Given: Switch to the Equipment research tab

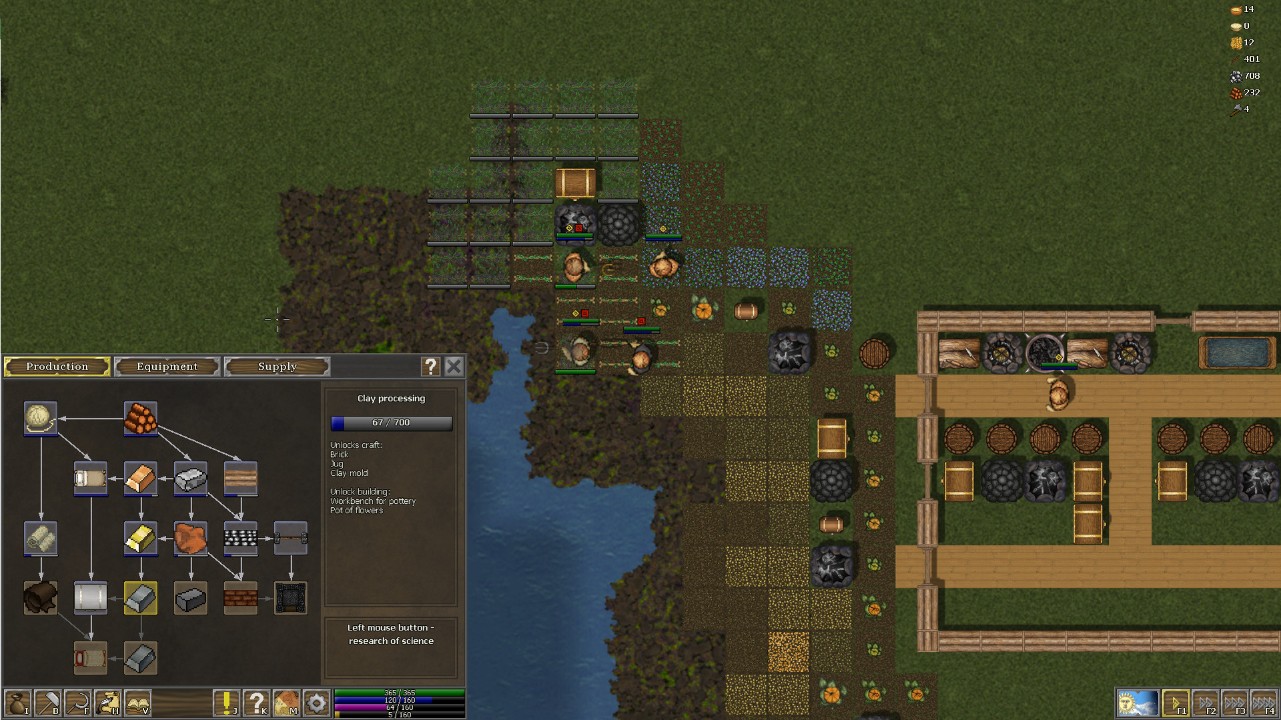Looking at the screenshot, I should coord(167,367).
